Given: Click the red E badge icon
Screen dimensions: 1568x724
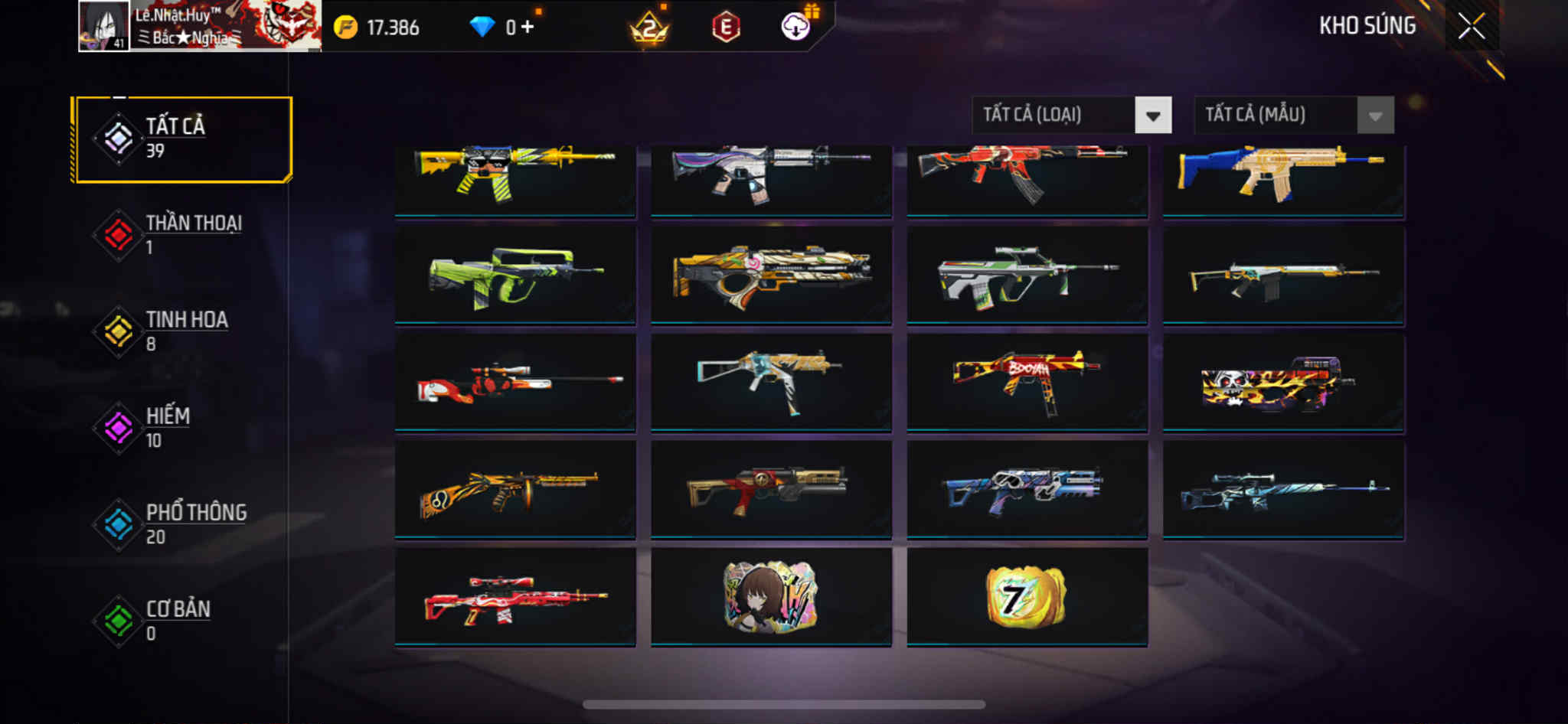Looking at the screenshot, I should [x=726, y=28].
